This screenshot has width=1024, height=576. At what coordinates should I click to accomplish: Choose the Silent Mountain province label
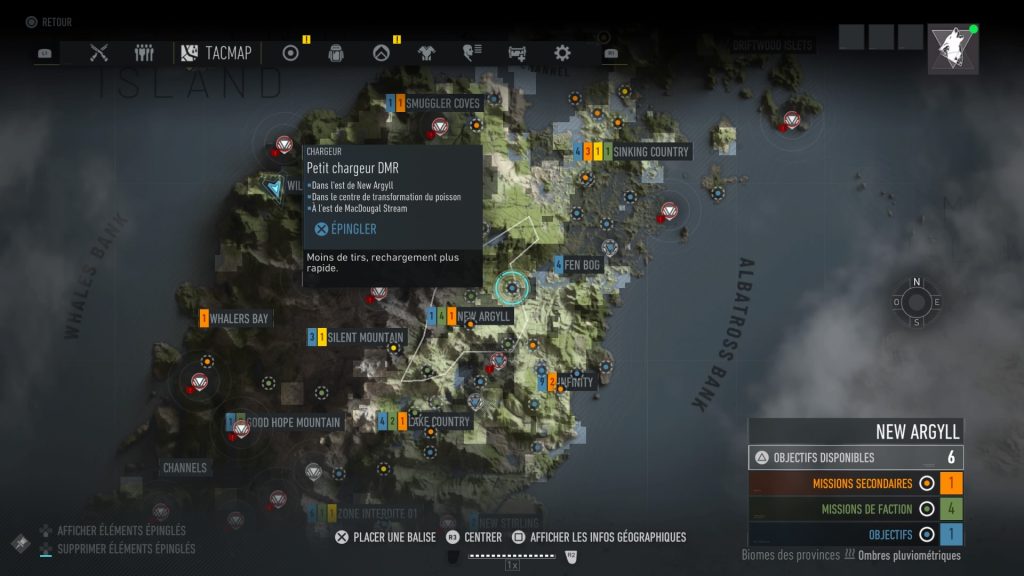pyautogui.click(x=365, y=338)
